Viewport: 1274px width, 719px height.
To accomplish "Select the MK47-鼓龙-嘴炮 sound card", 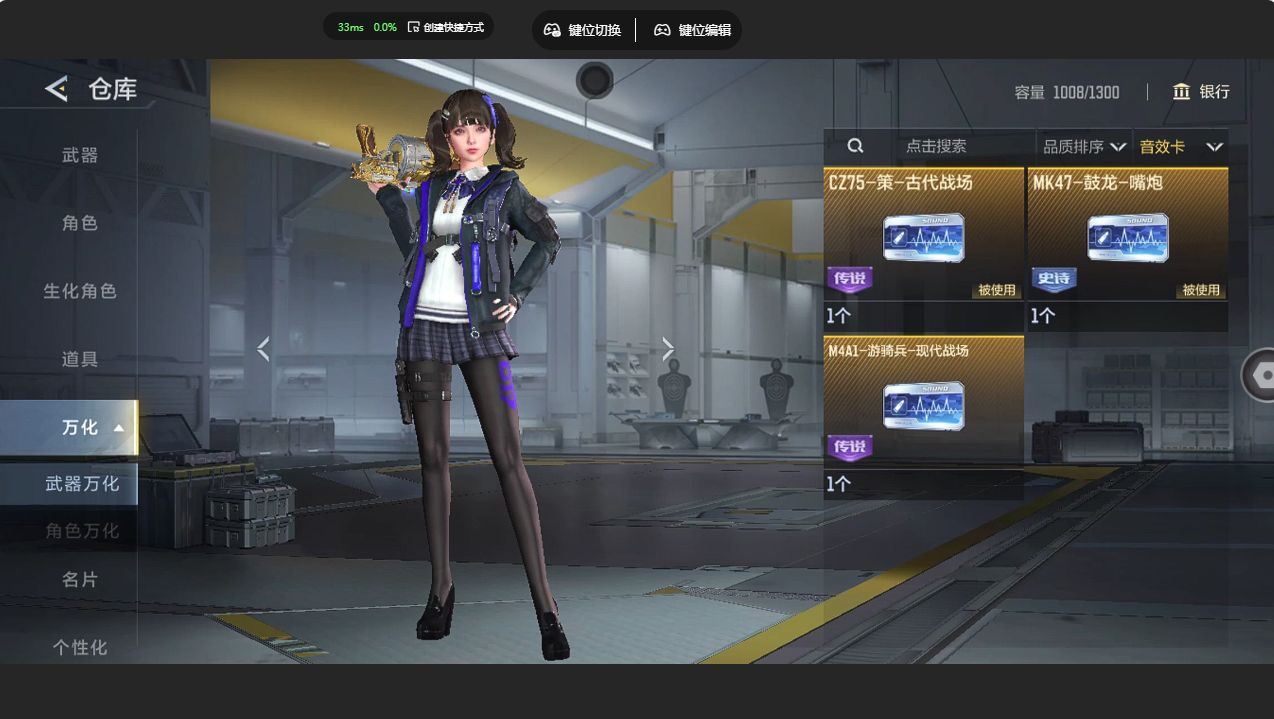I will pyautogui.click(x=1127, y=240).
